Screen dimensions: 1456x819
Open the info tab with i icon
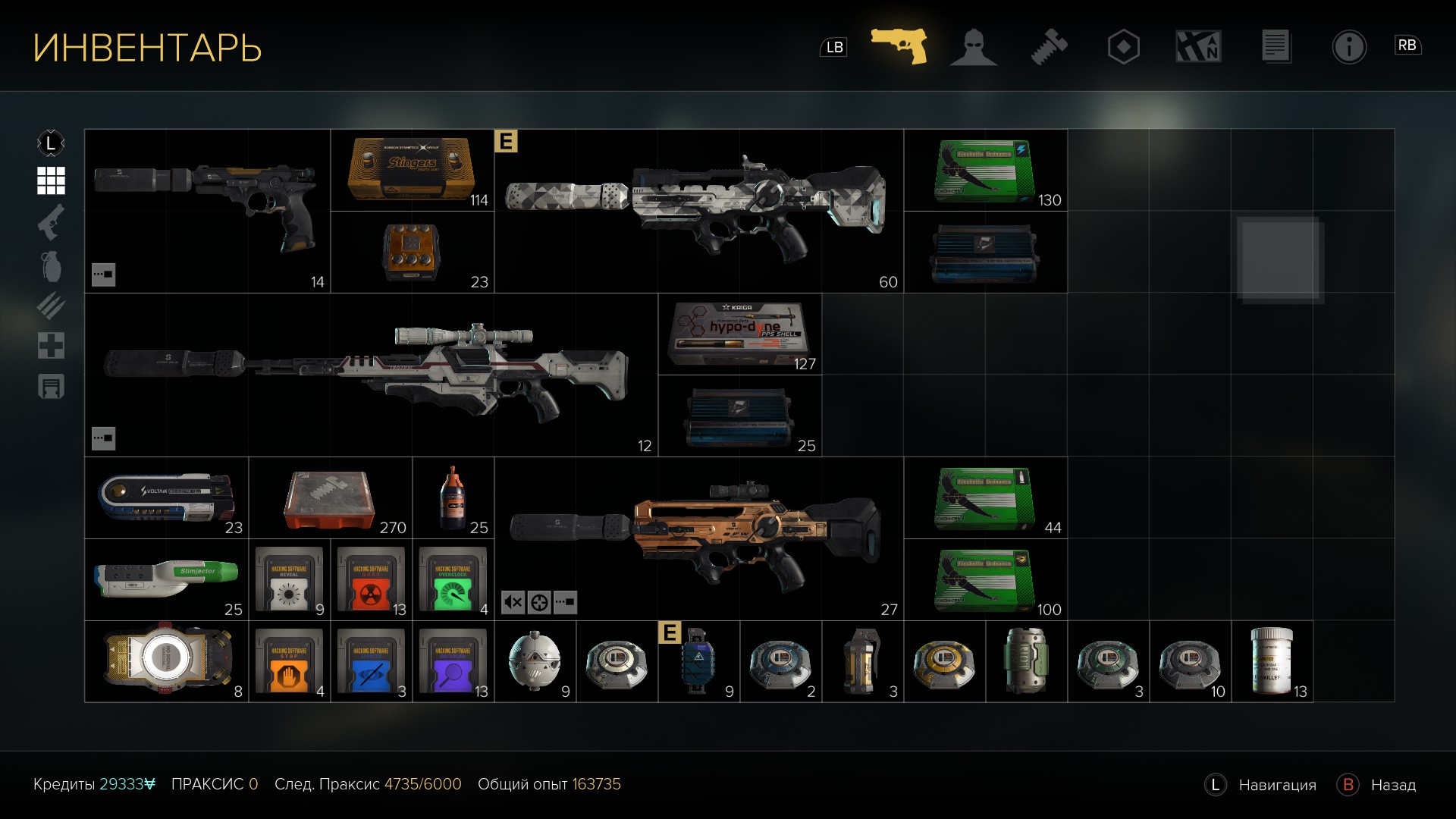click(1349, 47)
